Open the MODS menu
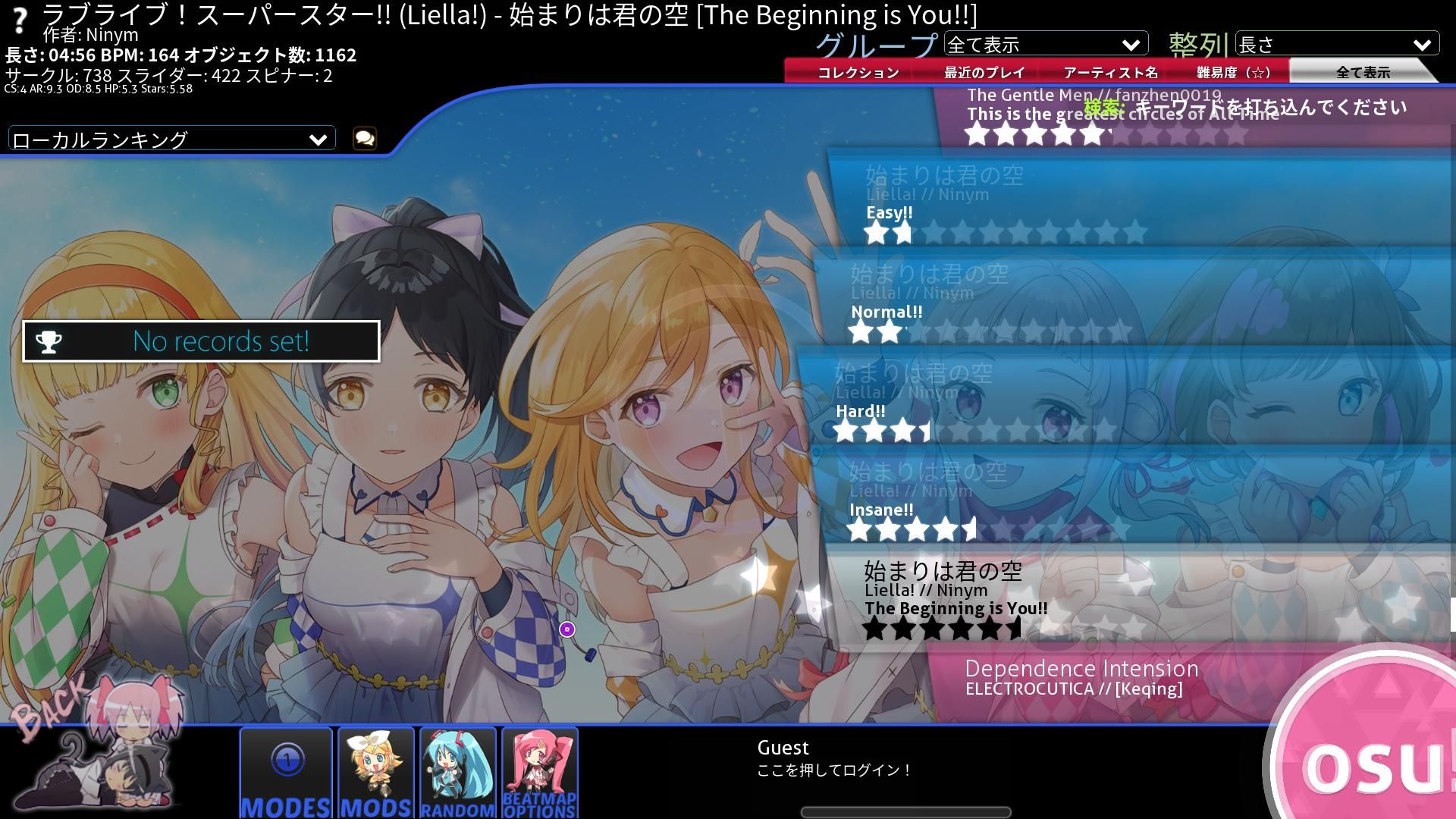Viewport: 1456px width, 819px height. point(376,772)
